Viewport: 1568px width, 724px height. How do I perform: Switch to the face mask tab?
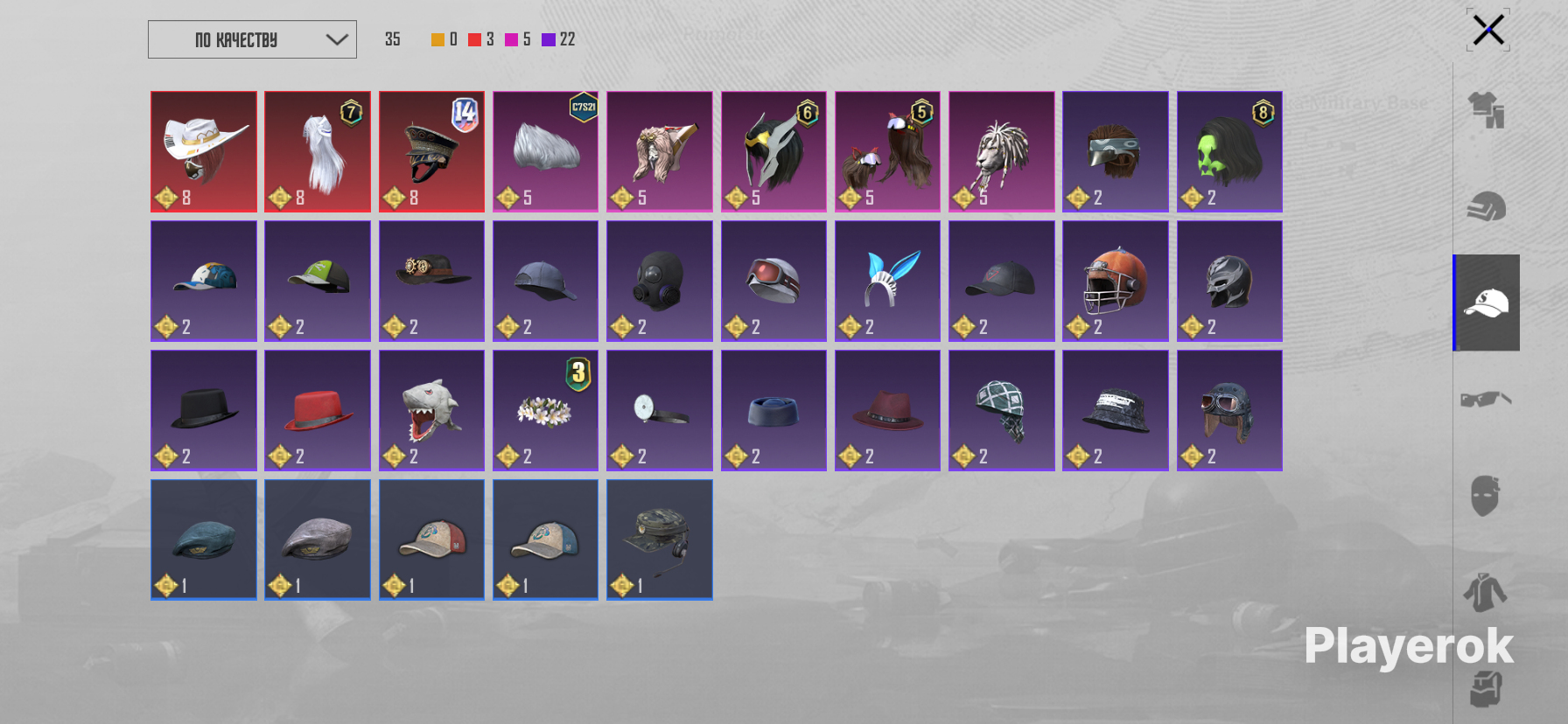pos(1486,496)
